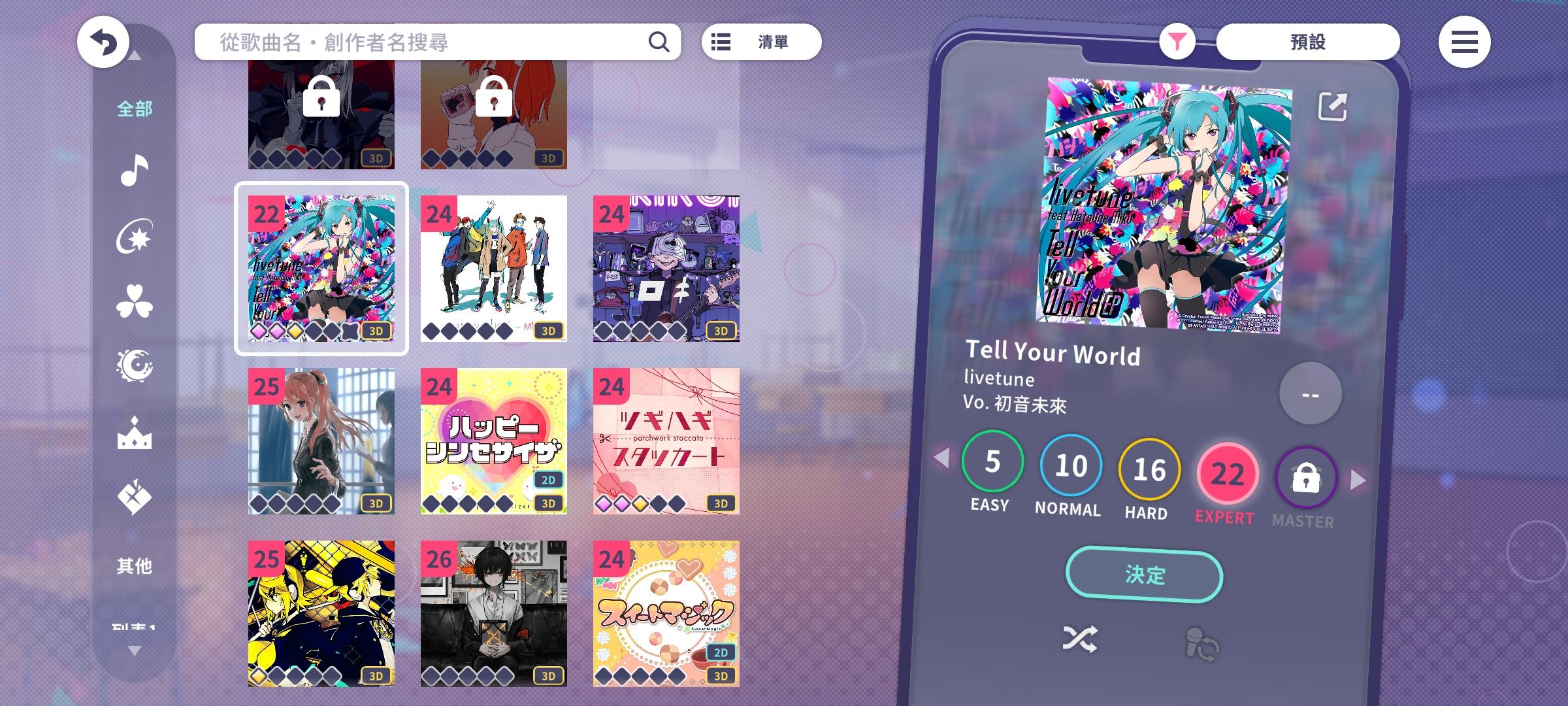Tap the up arrow above the sidebar categories
This screenshot has height=706, width=1568.
135,56
